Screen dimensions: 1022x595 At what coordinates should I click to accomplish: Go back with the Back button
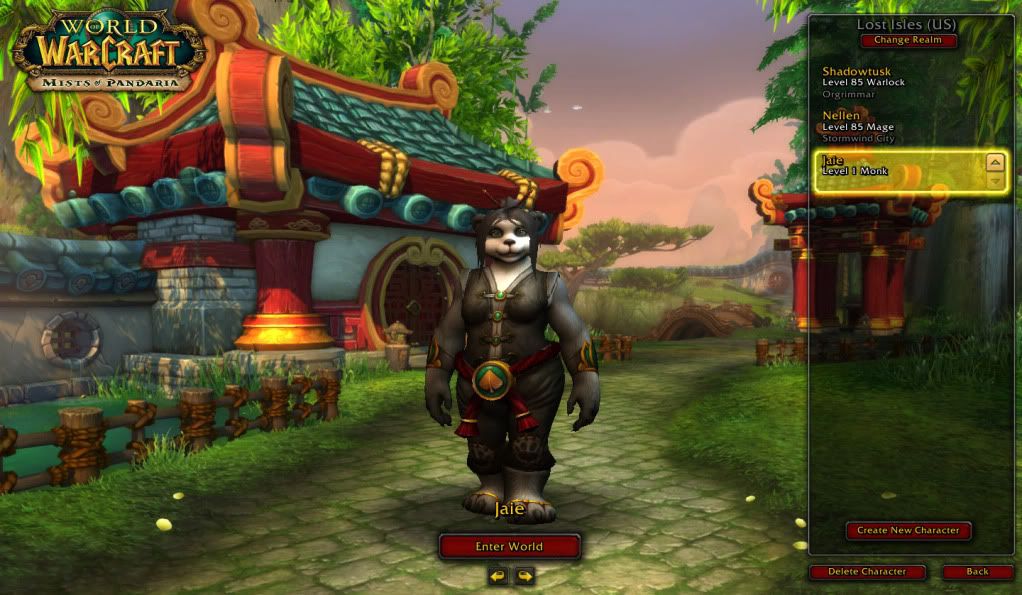[x=977, y=572]
